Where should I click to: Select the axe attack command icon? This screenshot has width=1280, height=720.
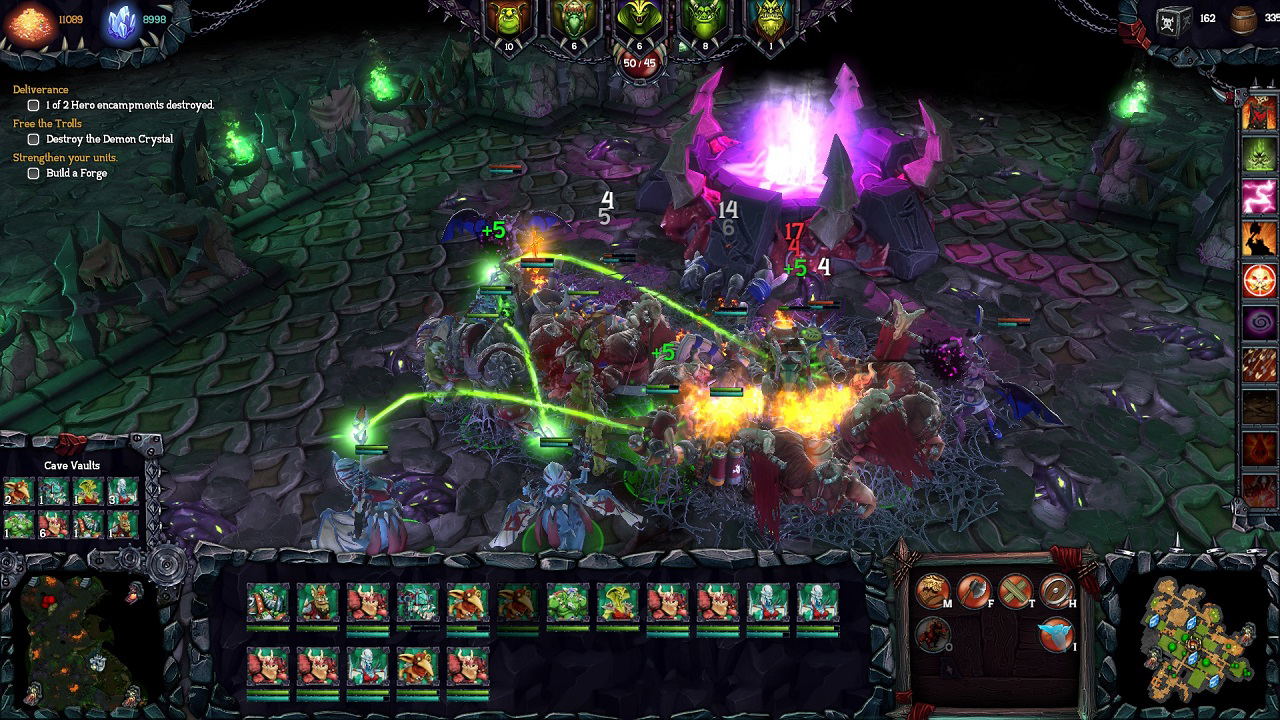tap(973, 590)
